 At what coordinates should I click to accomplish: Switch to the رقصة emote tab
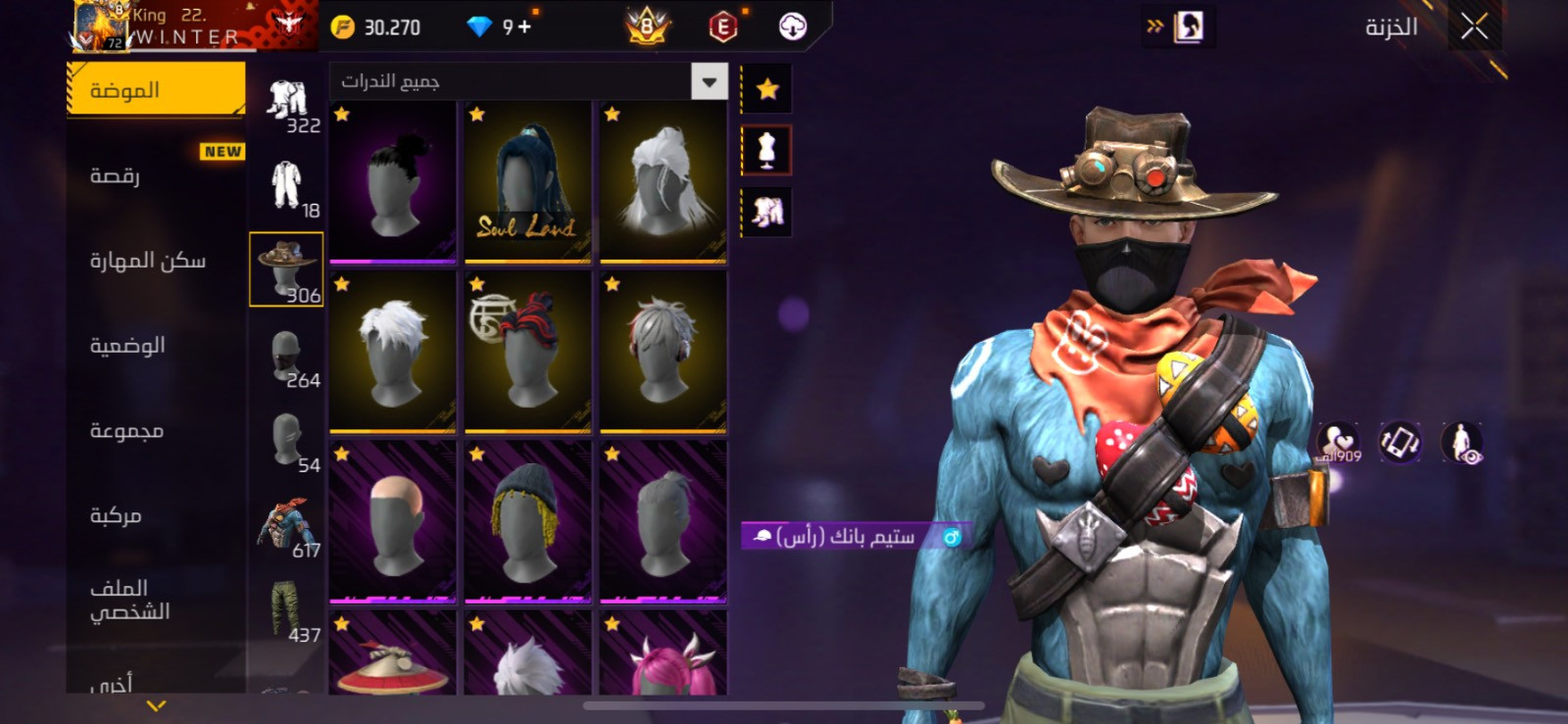point(116,176)
